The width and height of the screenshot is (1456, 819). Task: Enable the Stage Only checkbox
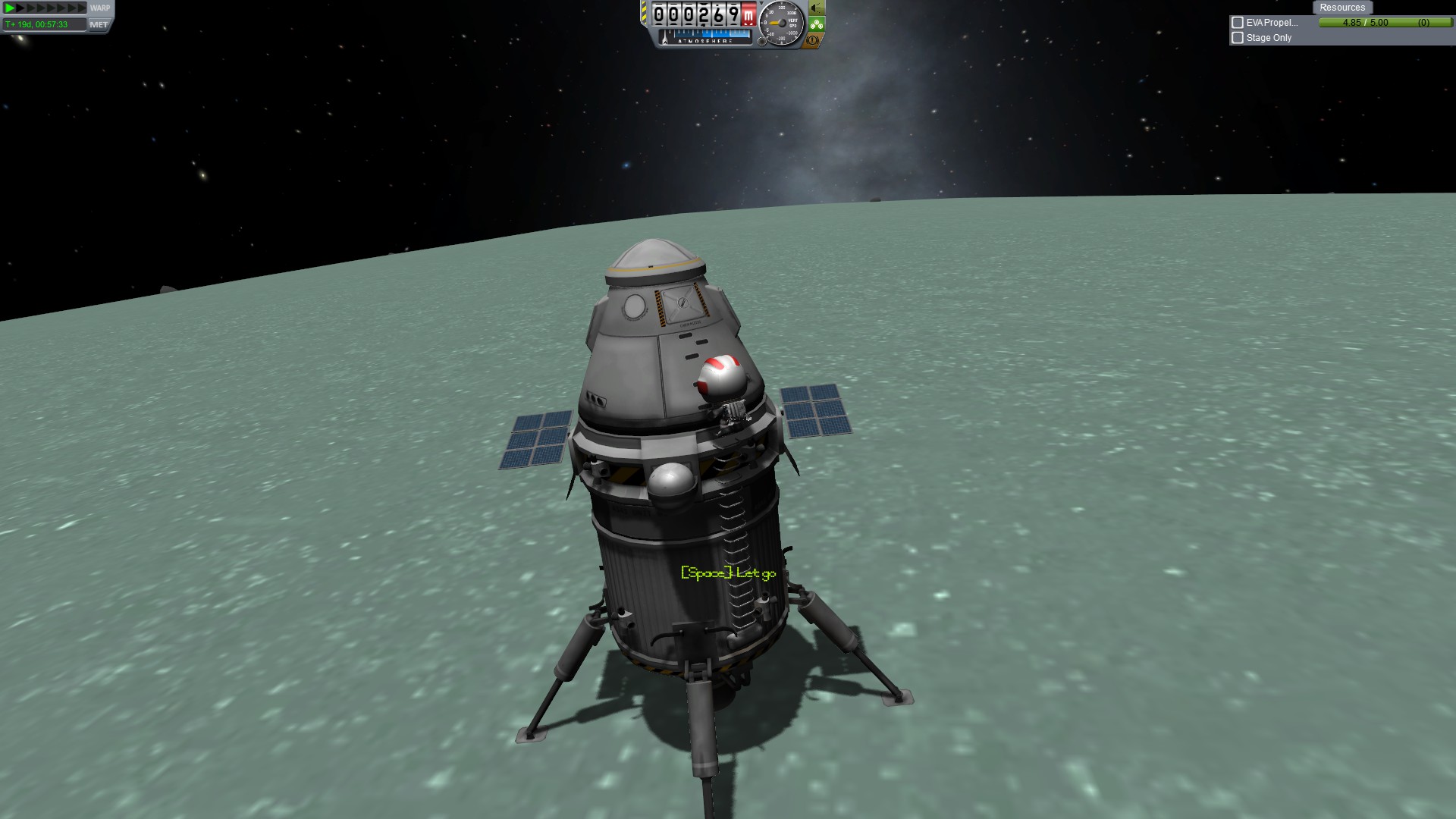click(1238, 38)
